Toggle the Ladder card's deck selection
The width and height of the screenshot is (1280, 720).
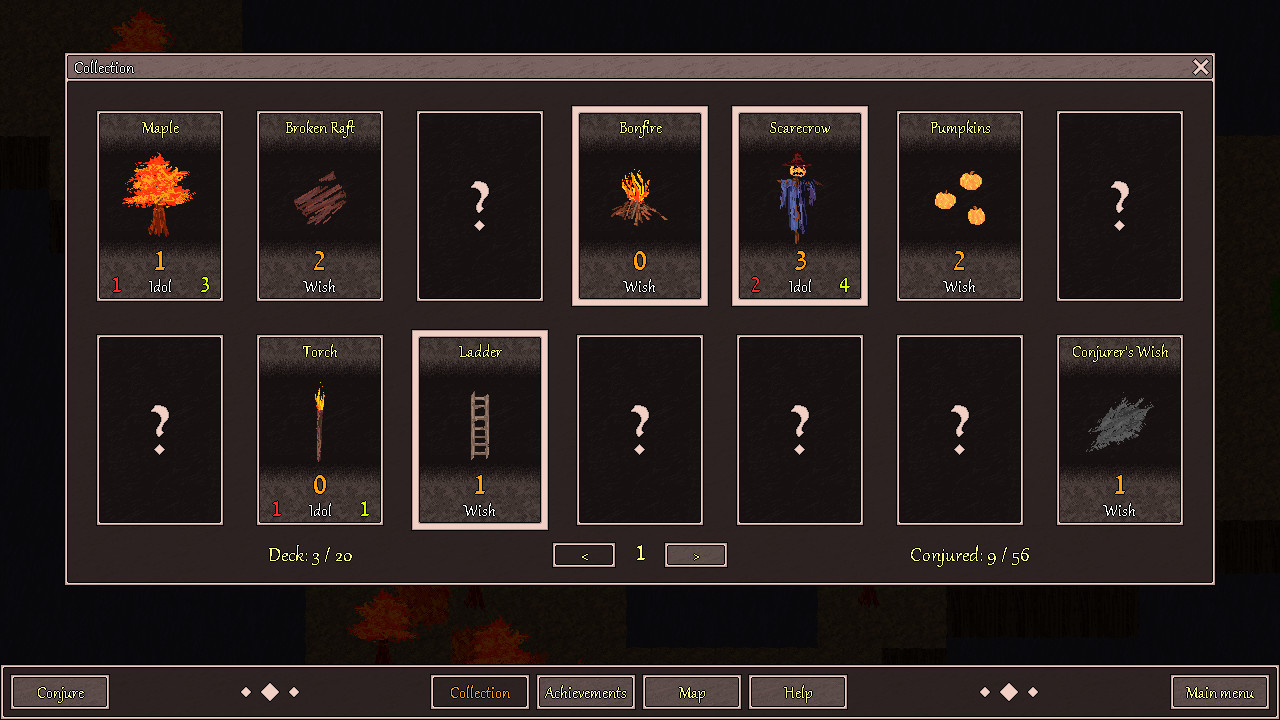pyautogui.click(x=480, y=430)
